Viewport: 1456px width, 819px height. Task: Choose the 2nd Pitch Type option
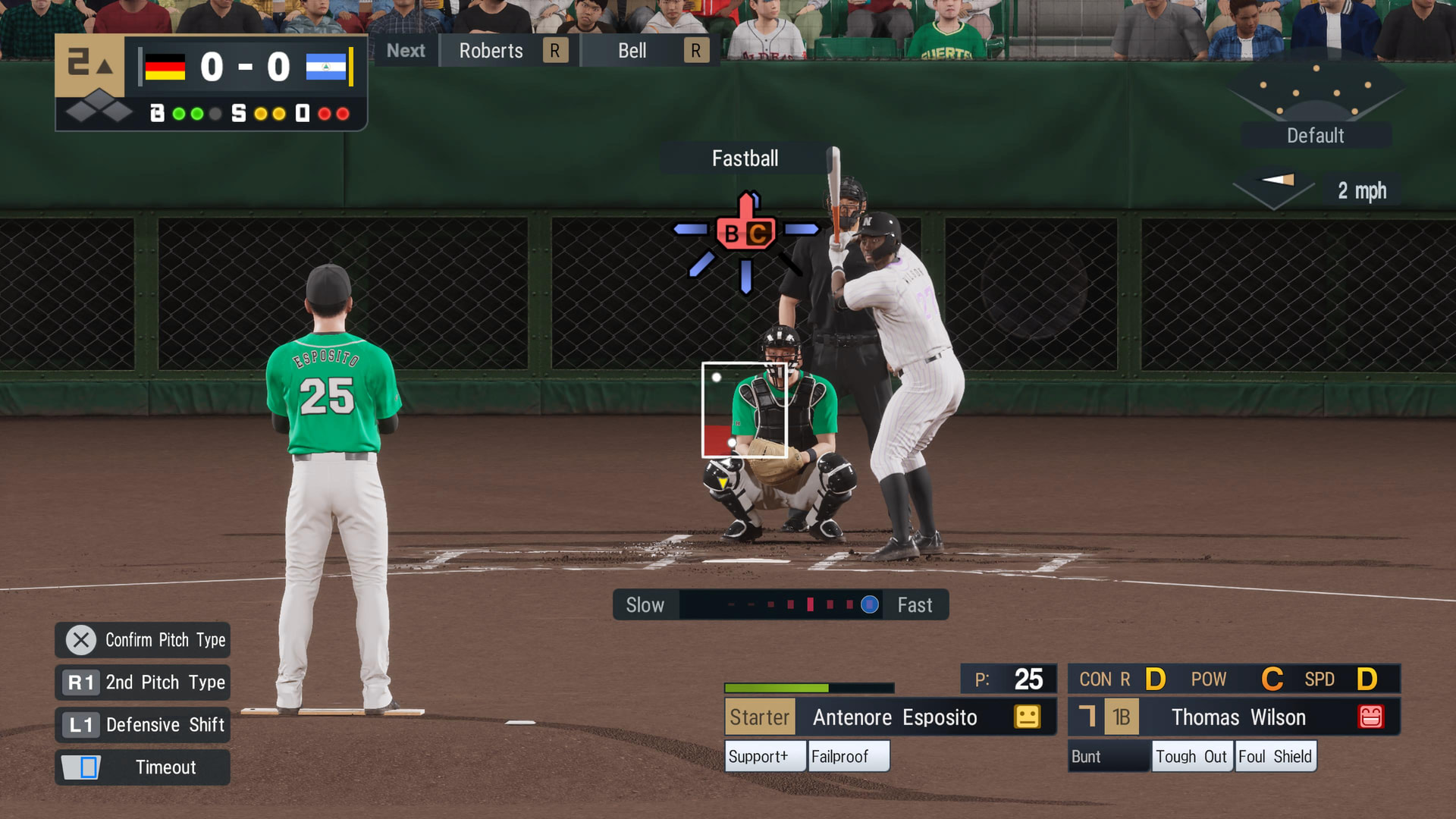[x=143, y=682]
